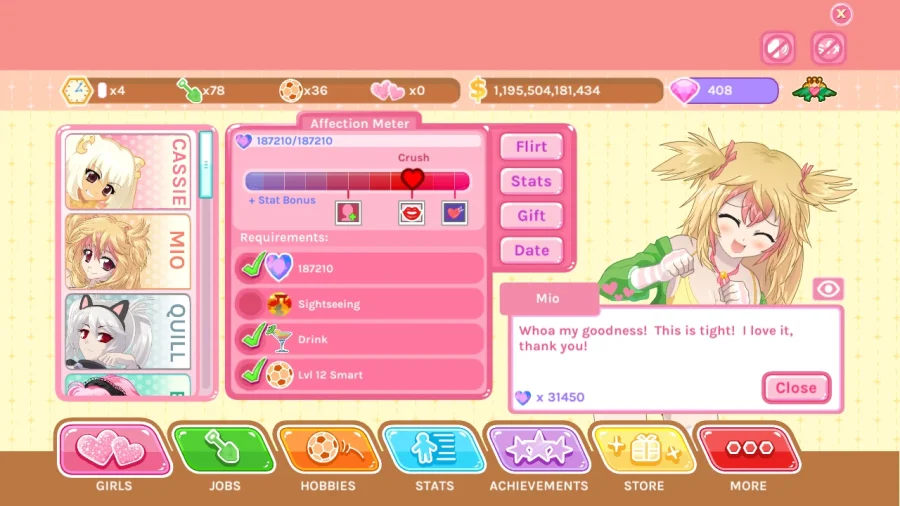Click the round X button at top right
Viewport: 900px width, 506px height.
coord(841,14)
